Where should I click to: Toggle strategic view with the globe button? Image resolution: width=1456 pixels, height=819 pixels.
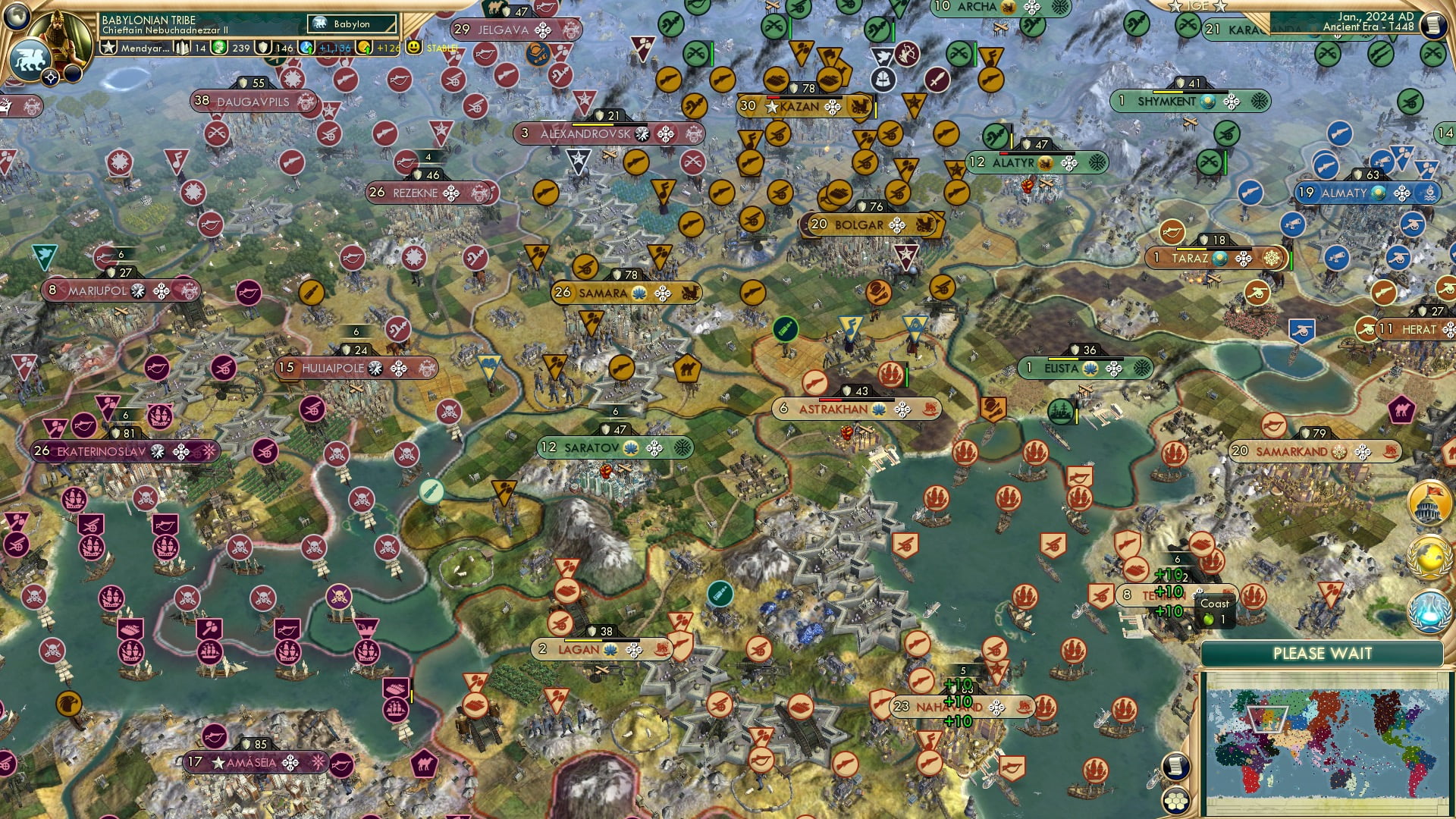click(15, 17)
